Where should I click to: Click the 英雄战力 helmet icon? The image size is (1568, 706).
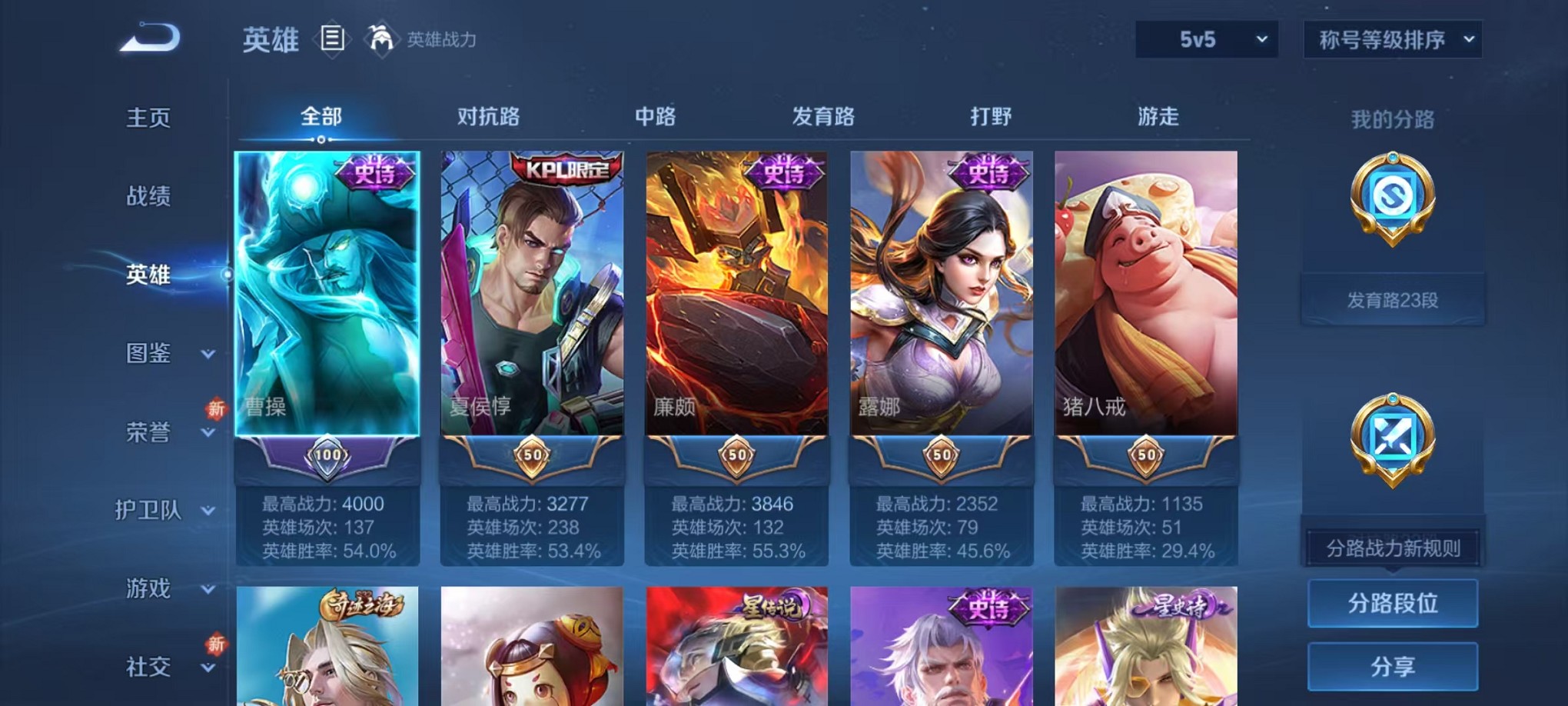[x=378, y=37]
